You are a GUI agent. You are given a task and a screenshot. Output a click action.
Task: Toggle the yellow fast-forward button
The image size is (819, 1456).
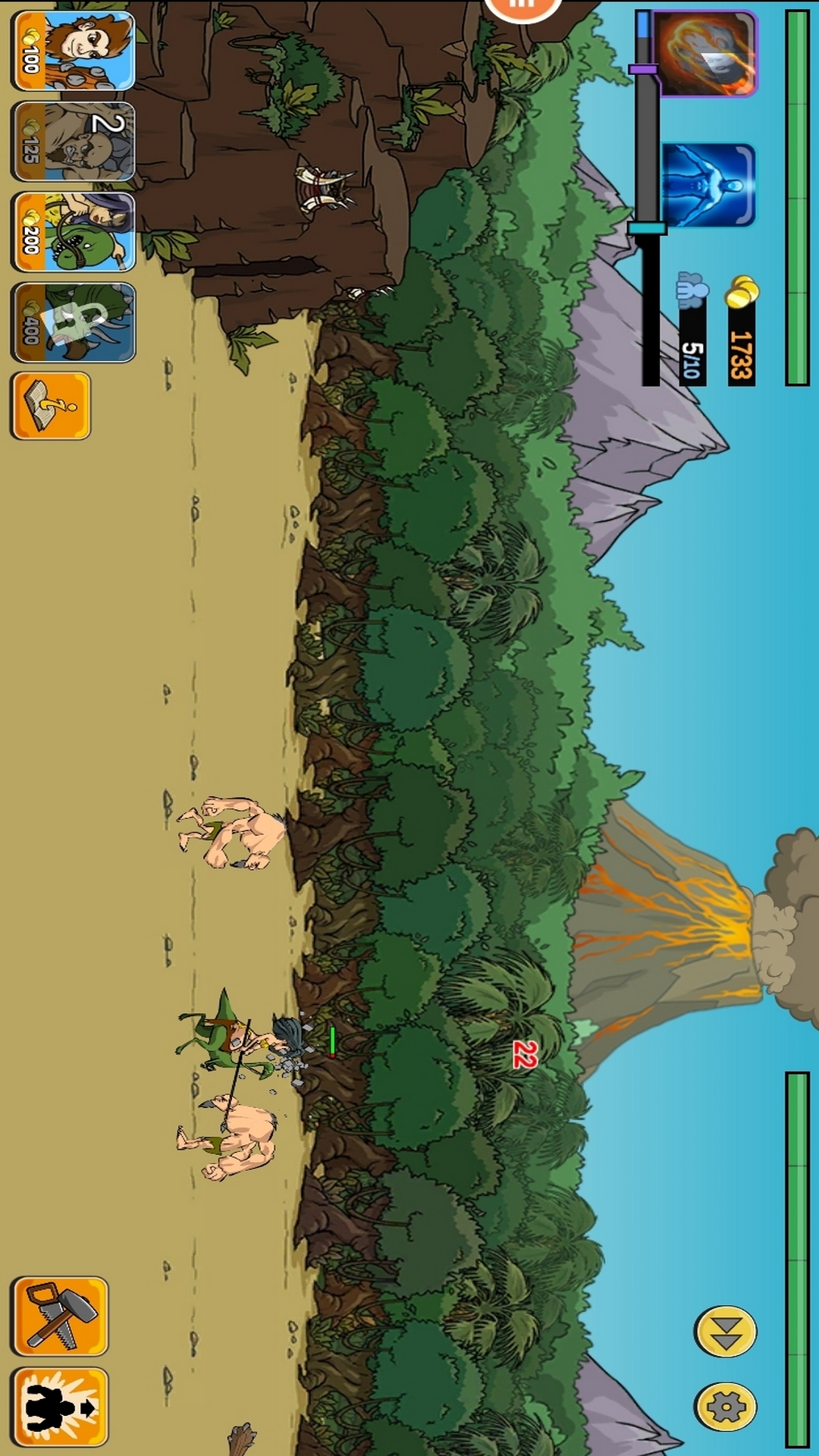coord(725,1331)
